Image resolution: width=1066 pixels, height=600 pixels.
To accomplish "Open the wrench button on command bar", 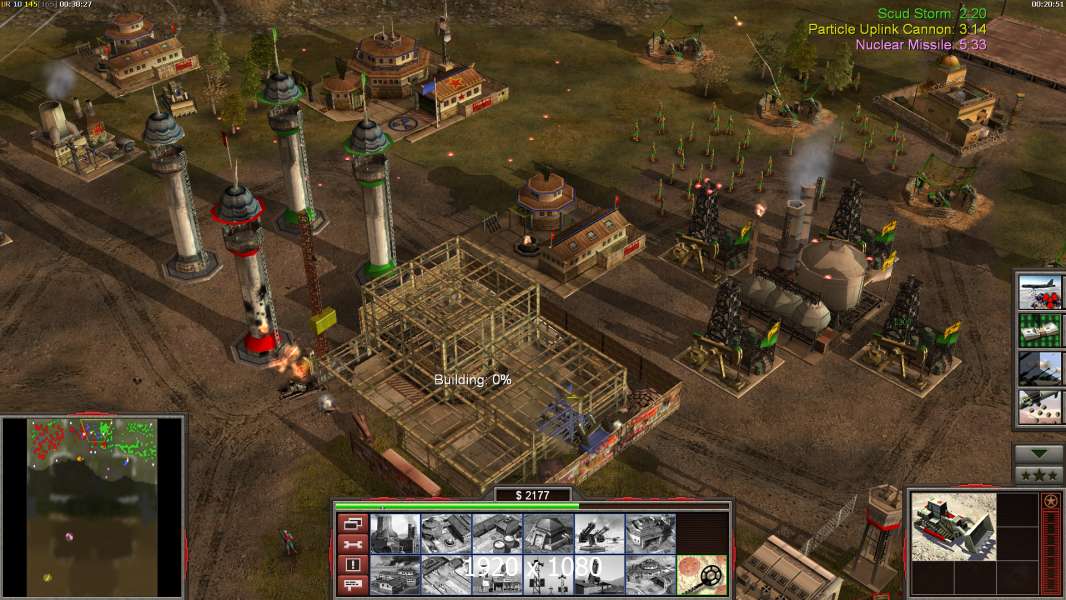I will (x=351, y=544).
